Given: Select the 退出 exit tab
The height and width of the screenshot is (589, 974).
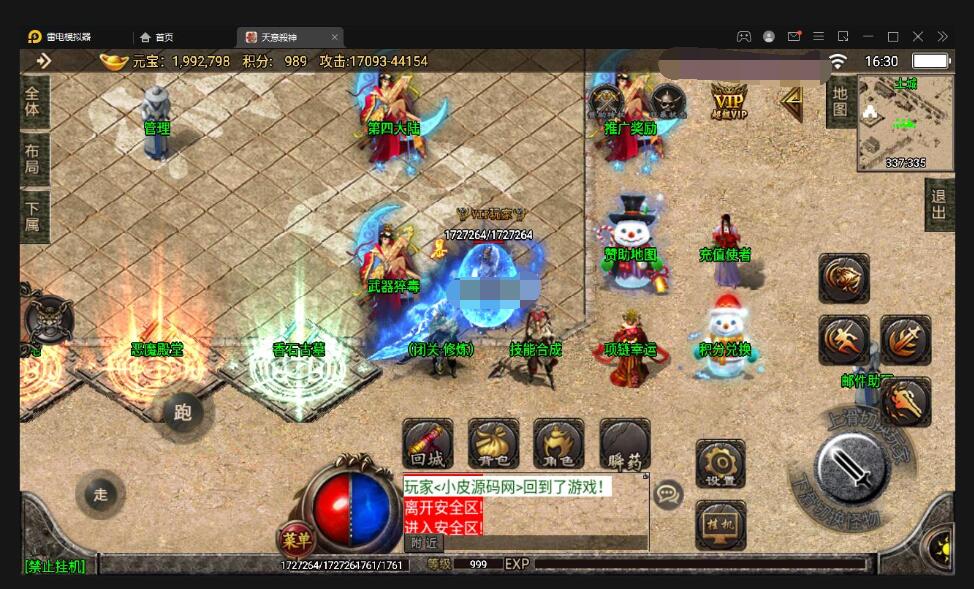Looking at the screenshot, I should pos(938,205).
